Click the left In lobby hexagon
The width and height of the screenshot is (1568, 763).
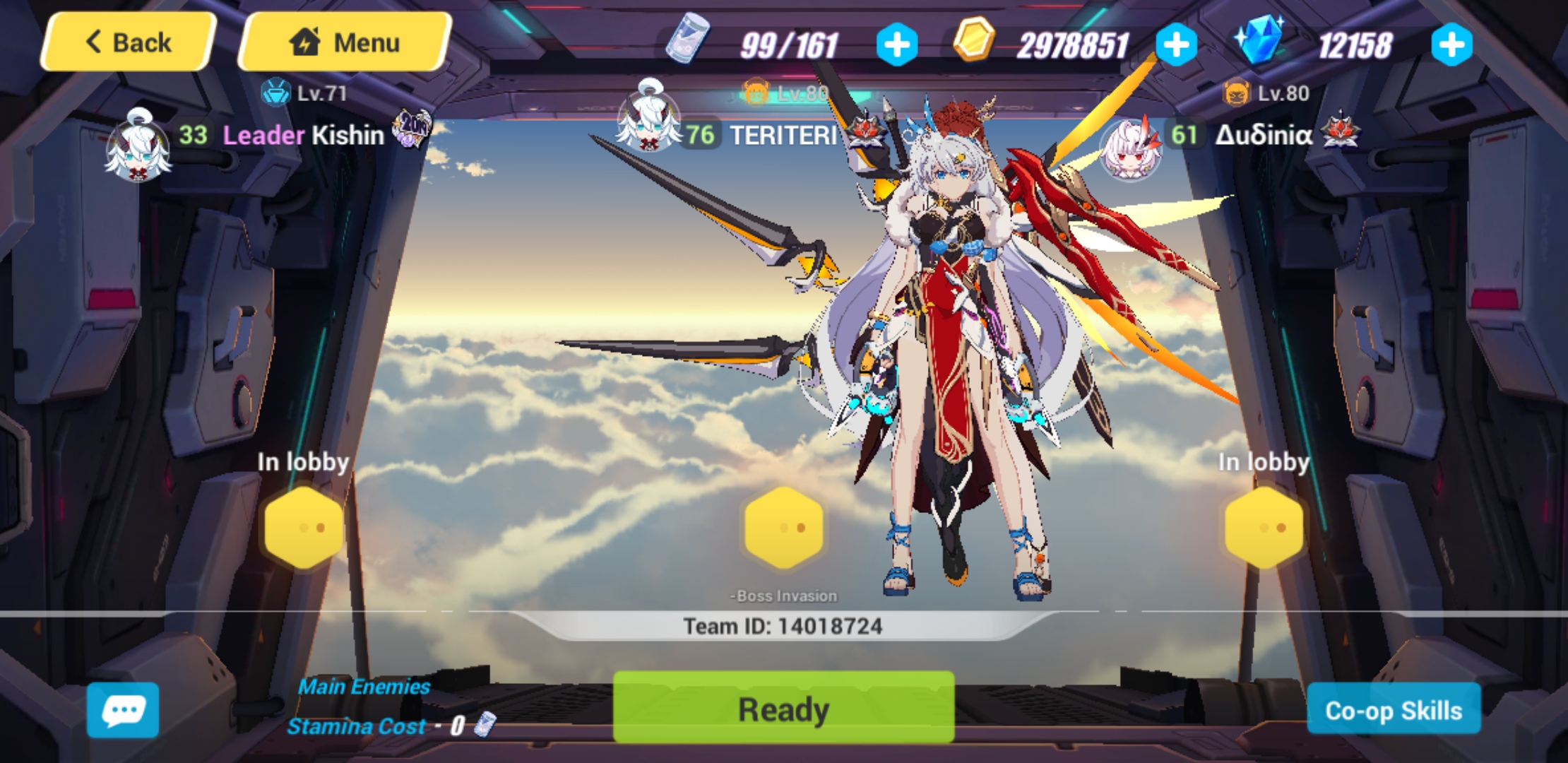302,526
